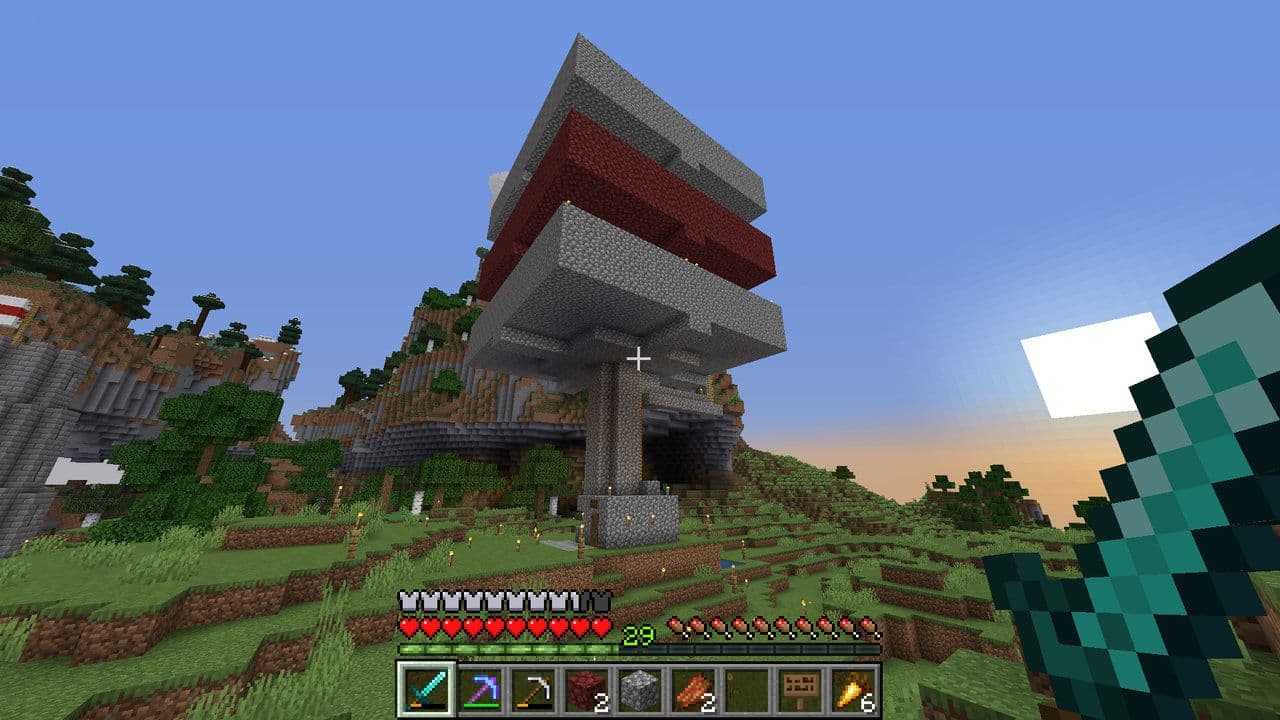The height and width of the screenshot is (720, 1280).
Task: Click the leftmost heart in the health bar
Action: [411, 628]
